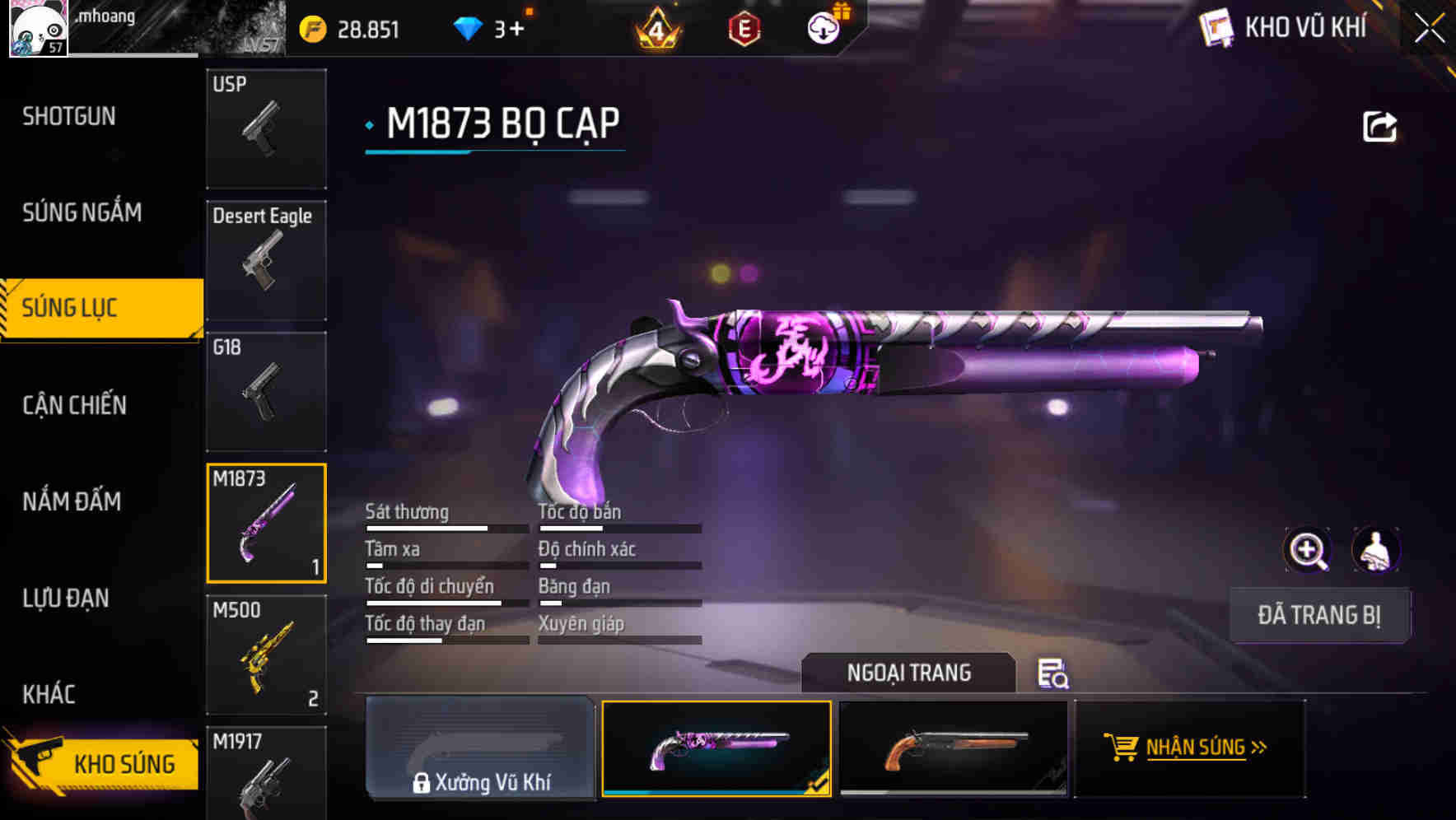Share the M1873 Bọ Cạp weapon

point(1380,125)
